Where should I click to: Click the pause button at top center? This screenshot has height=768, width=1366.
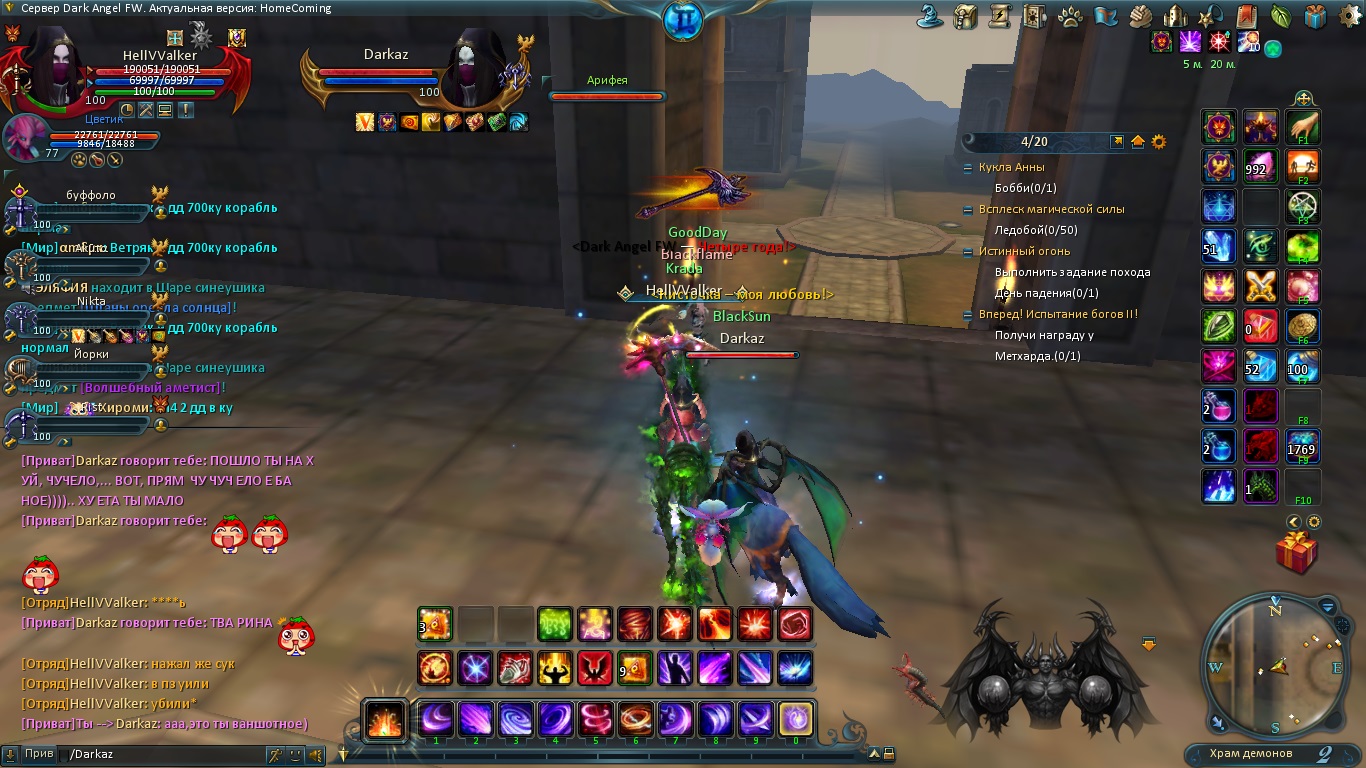click(x=683, y=19)
